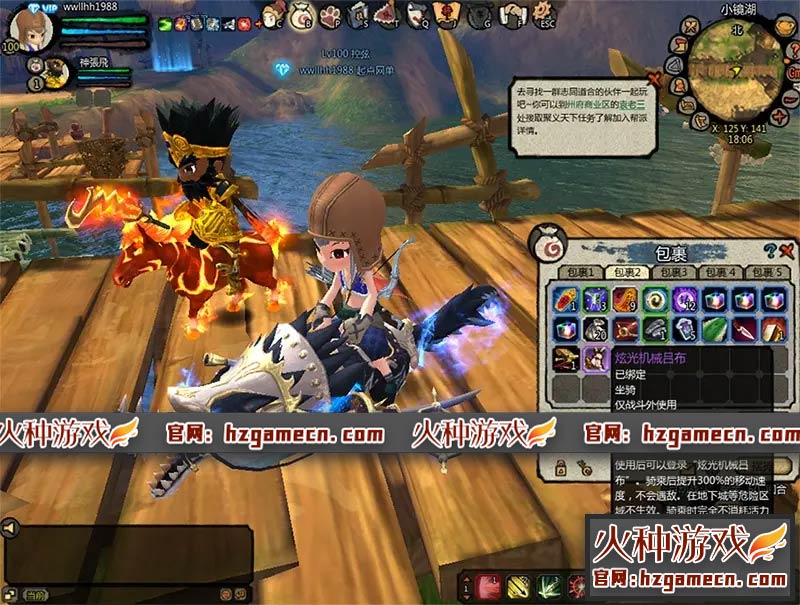Open the character panel icon marked C

272,15
